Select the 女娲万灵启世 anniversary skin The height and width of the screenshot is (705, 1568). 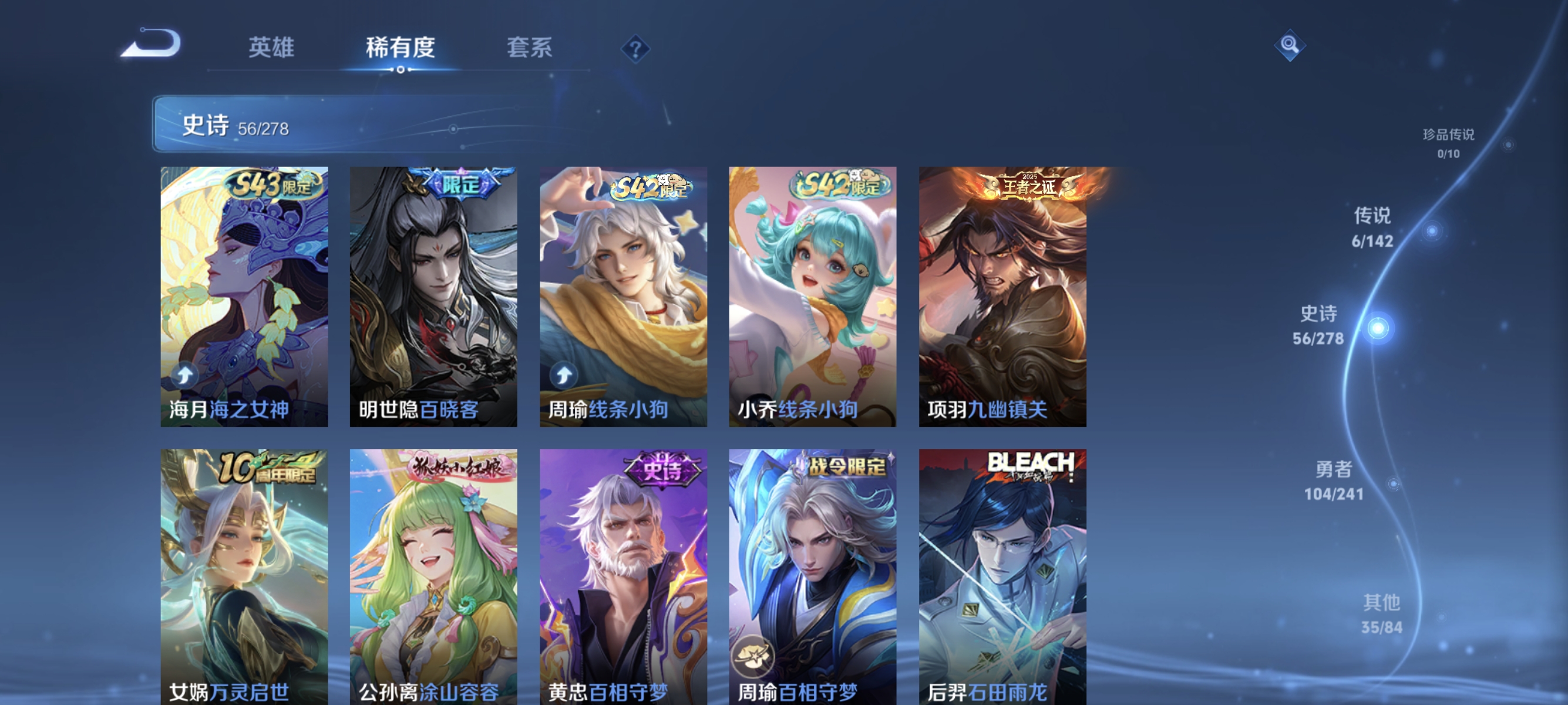(x=244, y=578)
